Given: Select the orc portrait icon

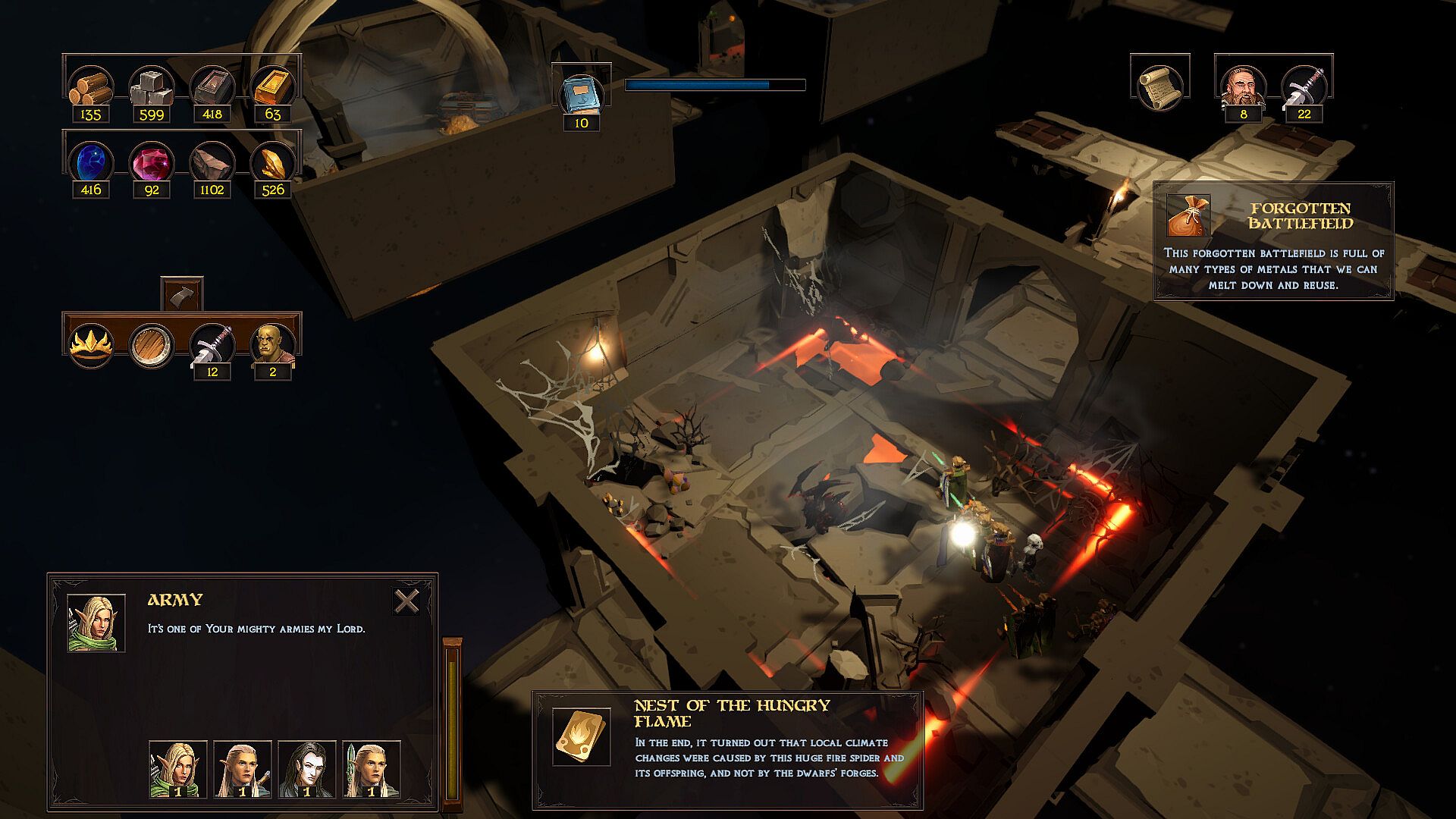Looking at the screenshot, I should [x=273, y=346].
